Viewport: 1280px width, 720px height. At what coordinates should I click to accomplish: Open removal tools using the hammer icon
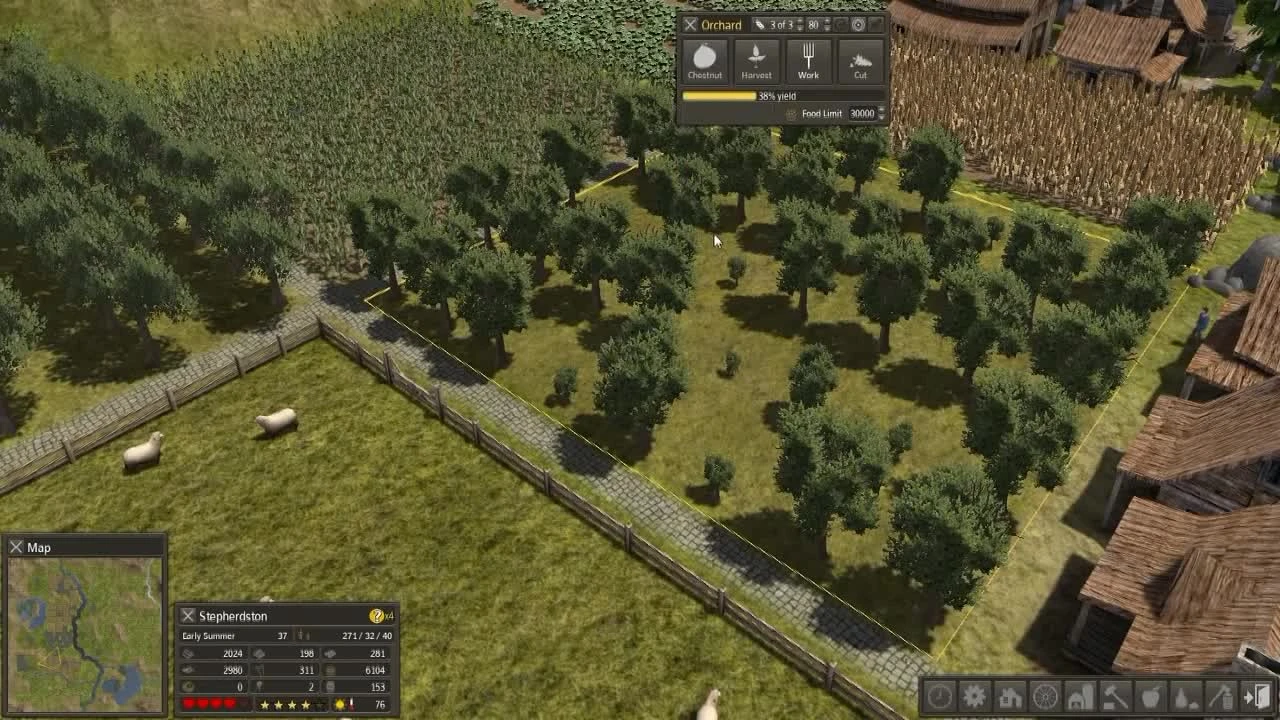(x=1115, y=698)
